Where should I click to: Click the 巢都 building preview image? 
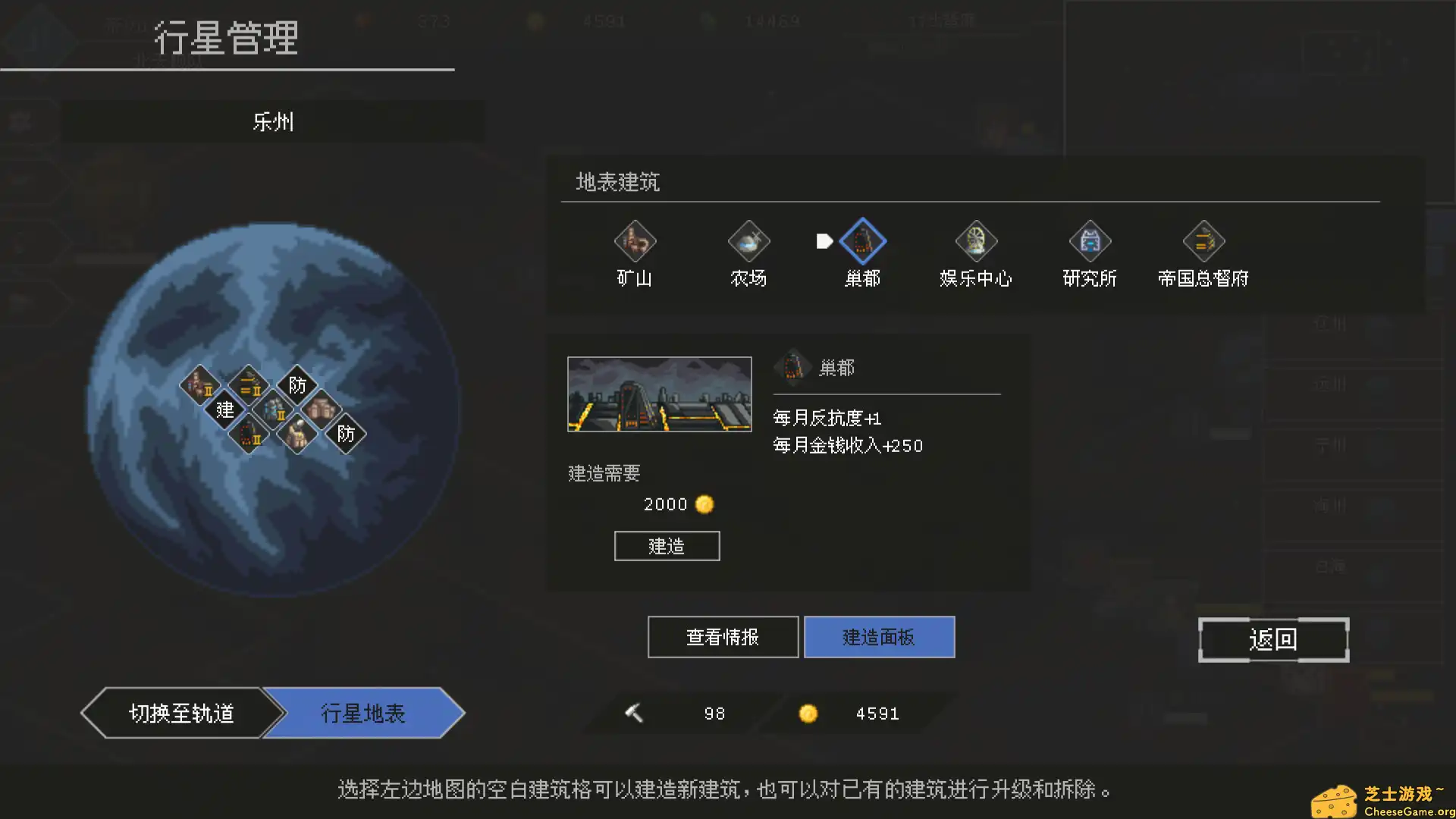658,394
